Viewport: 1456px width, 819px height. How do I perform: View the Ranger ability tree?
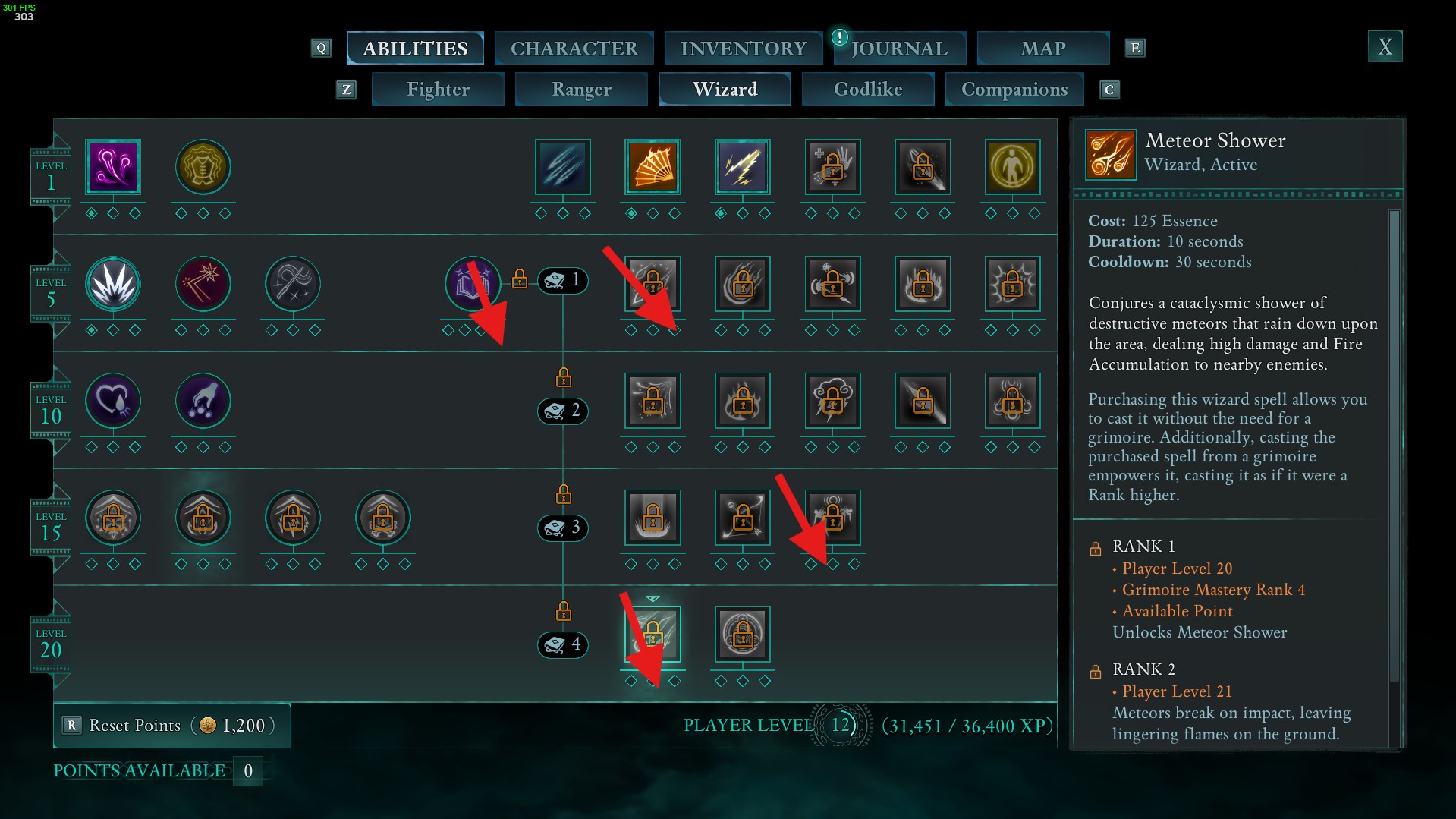[x=581, y=90]
